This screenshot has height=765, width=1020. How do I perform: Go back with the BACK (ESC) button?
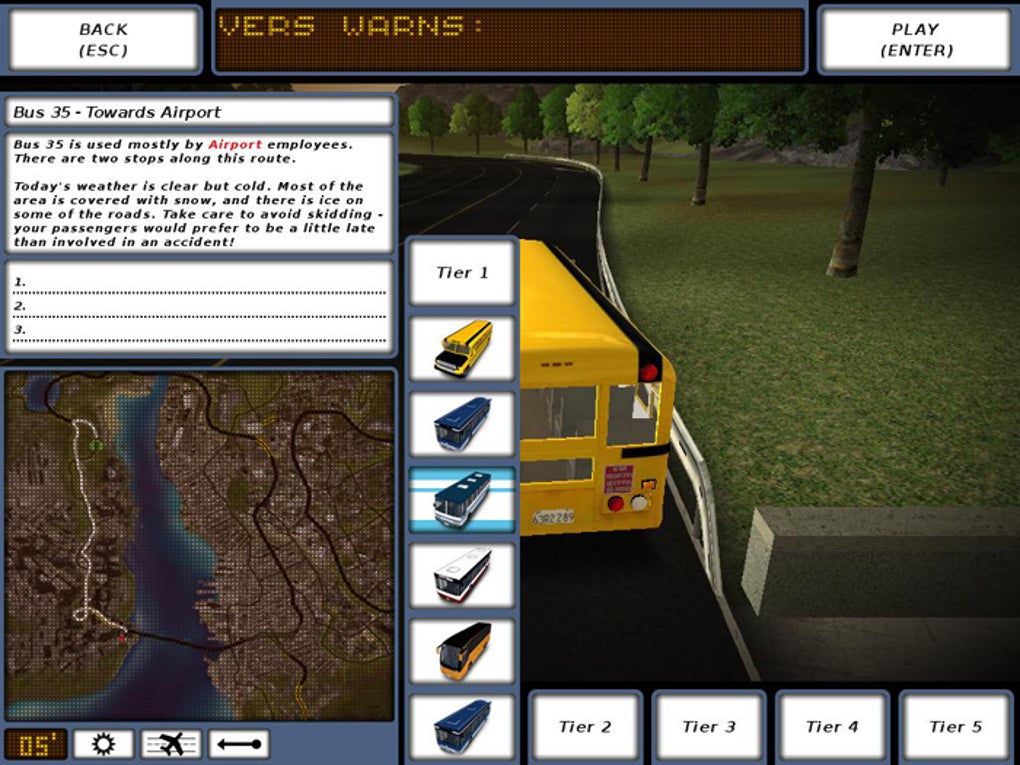[x=104, y=40]
